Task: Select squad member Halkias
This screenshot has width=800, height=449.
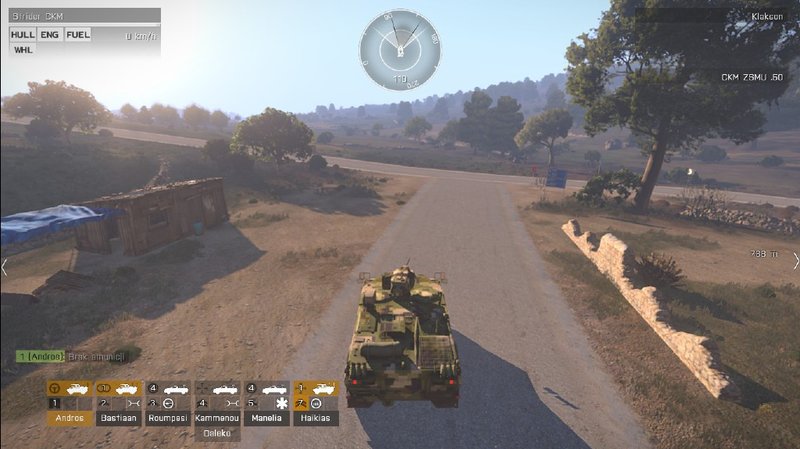Action: pyautogui.click(x=315, y=418)
